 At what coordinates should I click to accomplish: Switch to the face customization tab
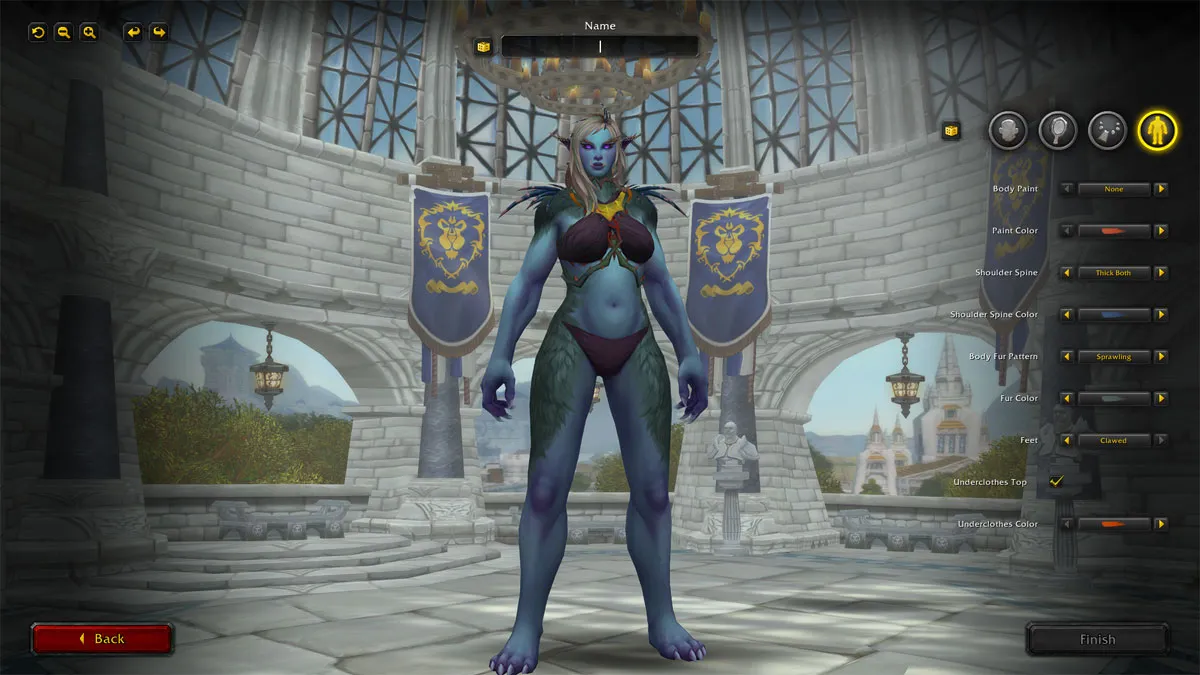tap(1008, 130)
